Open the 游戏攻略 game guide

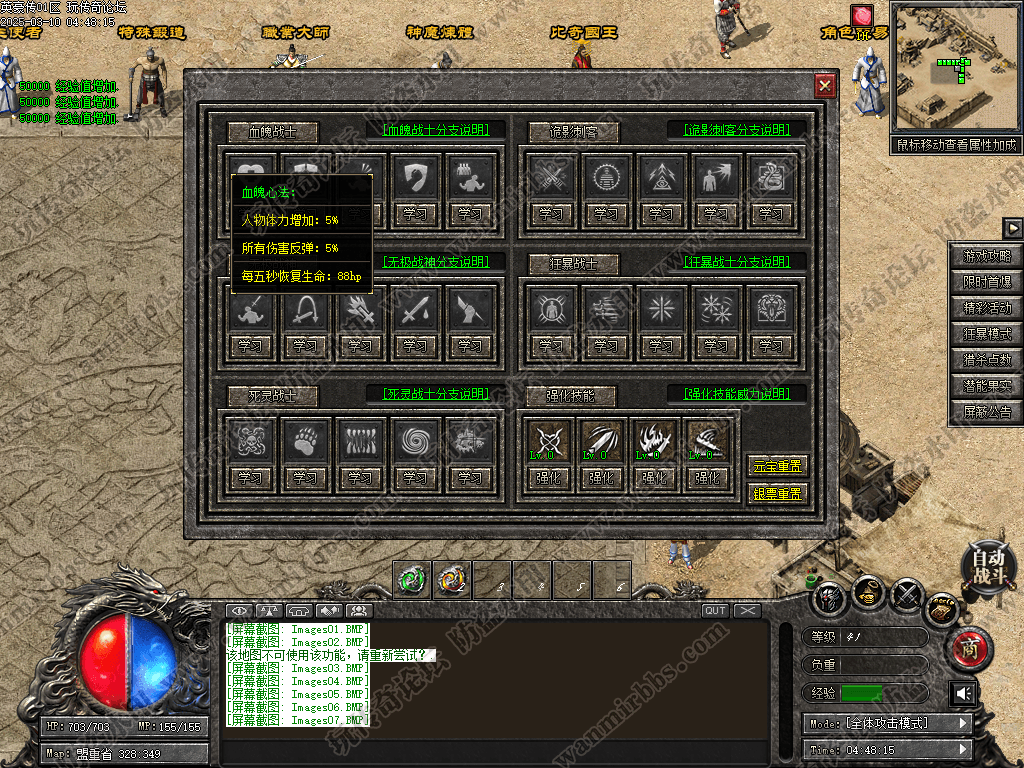[x=987, y=257]
